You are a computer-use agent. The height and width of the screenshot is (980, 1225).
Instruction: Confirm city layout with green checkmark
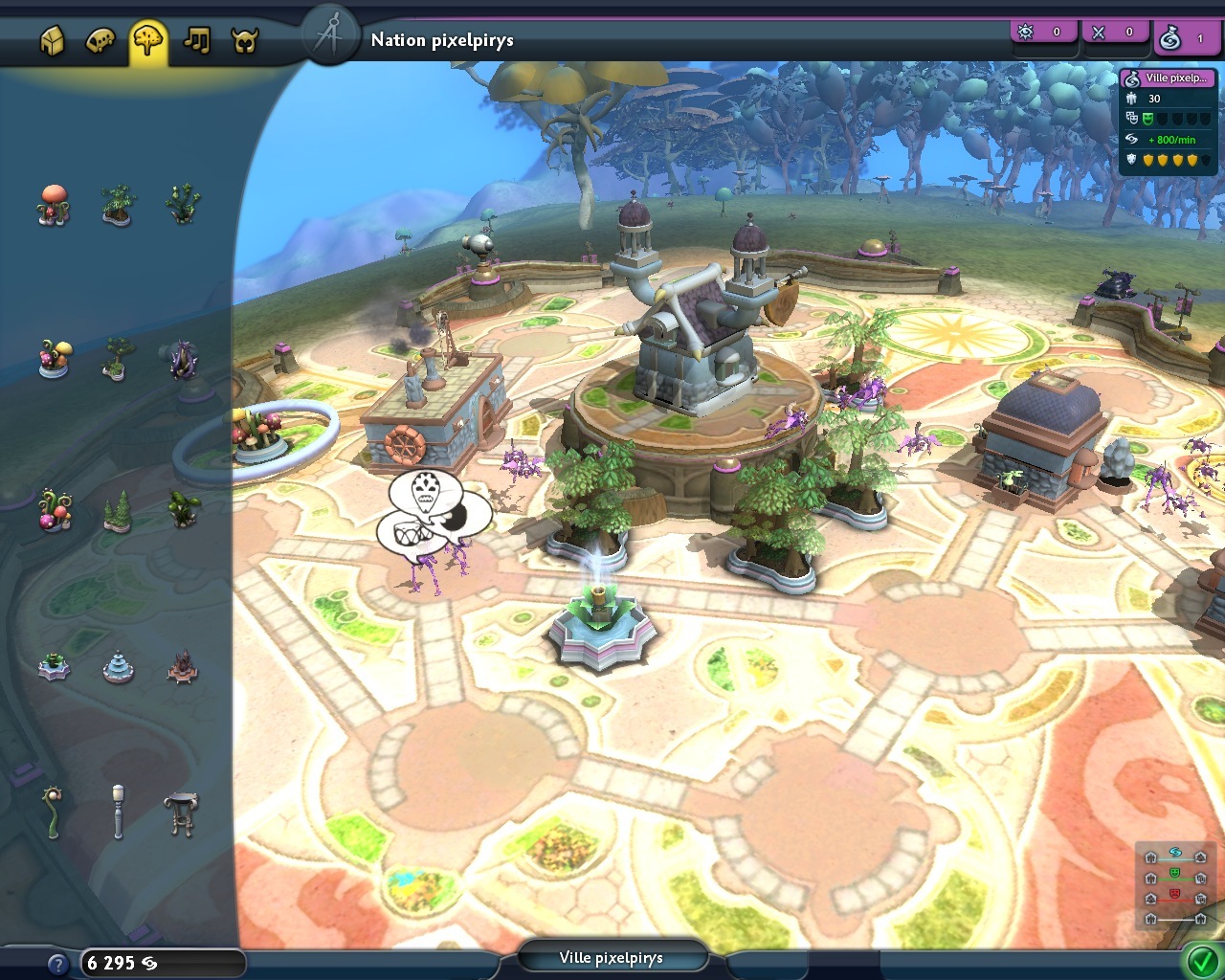1201,960
